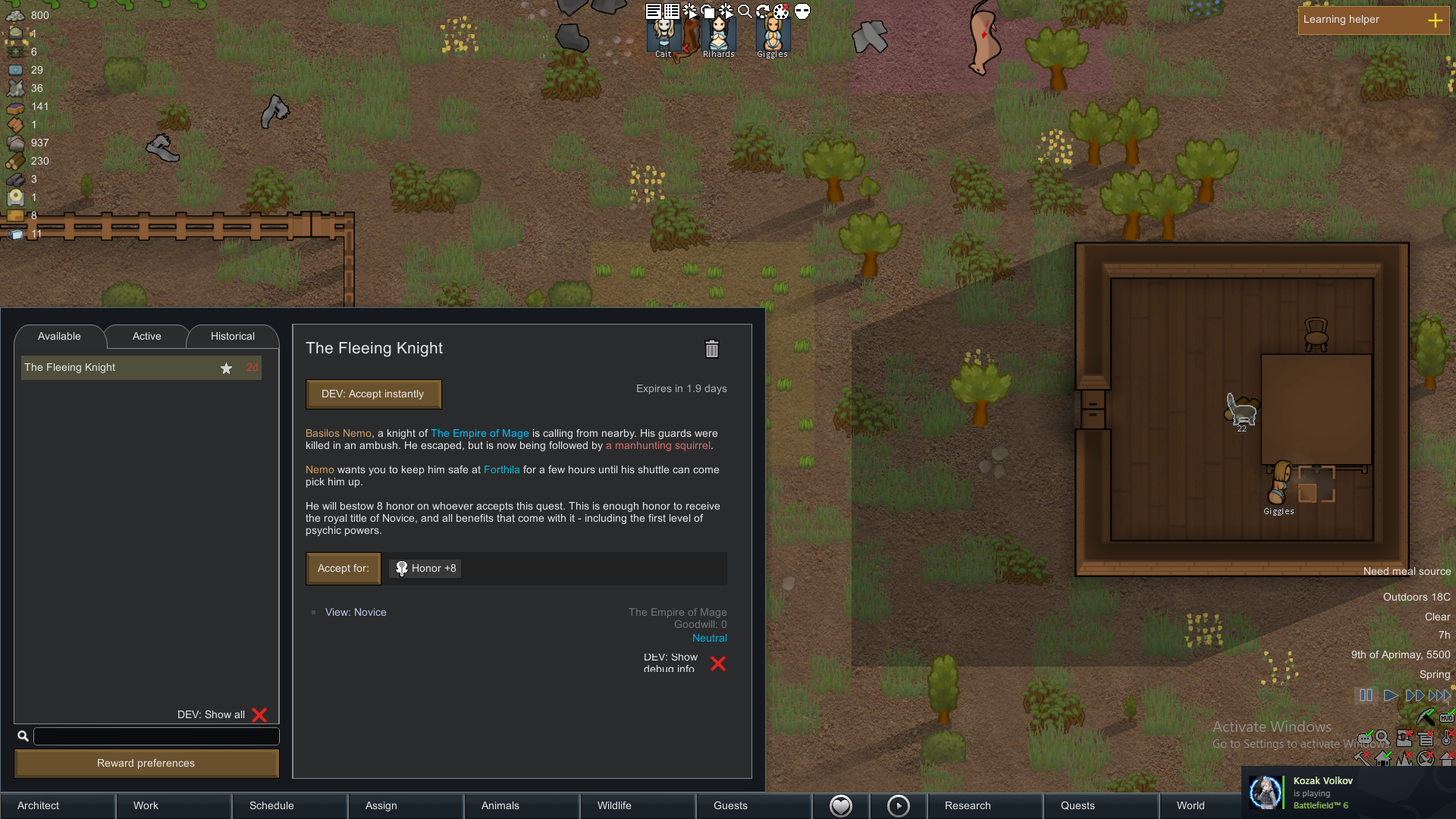Expand the Learning helper panel
Image resolution: width=1456 pixels, height=819 pixels.
pos(1435,20)
